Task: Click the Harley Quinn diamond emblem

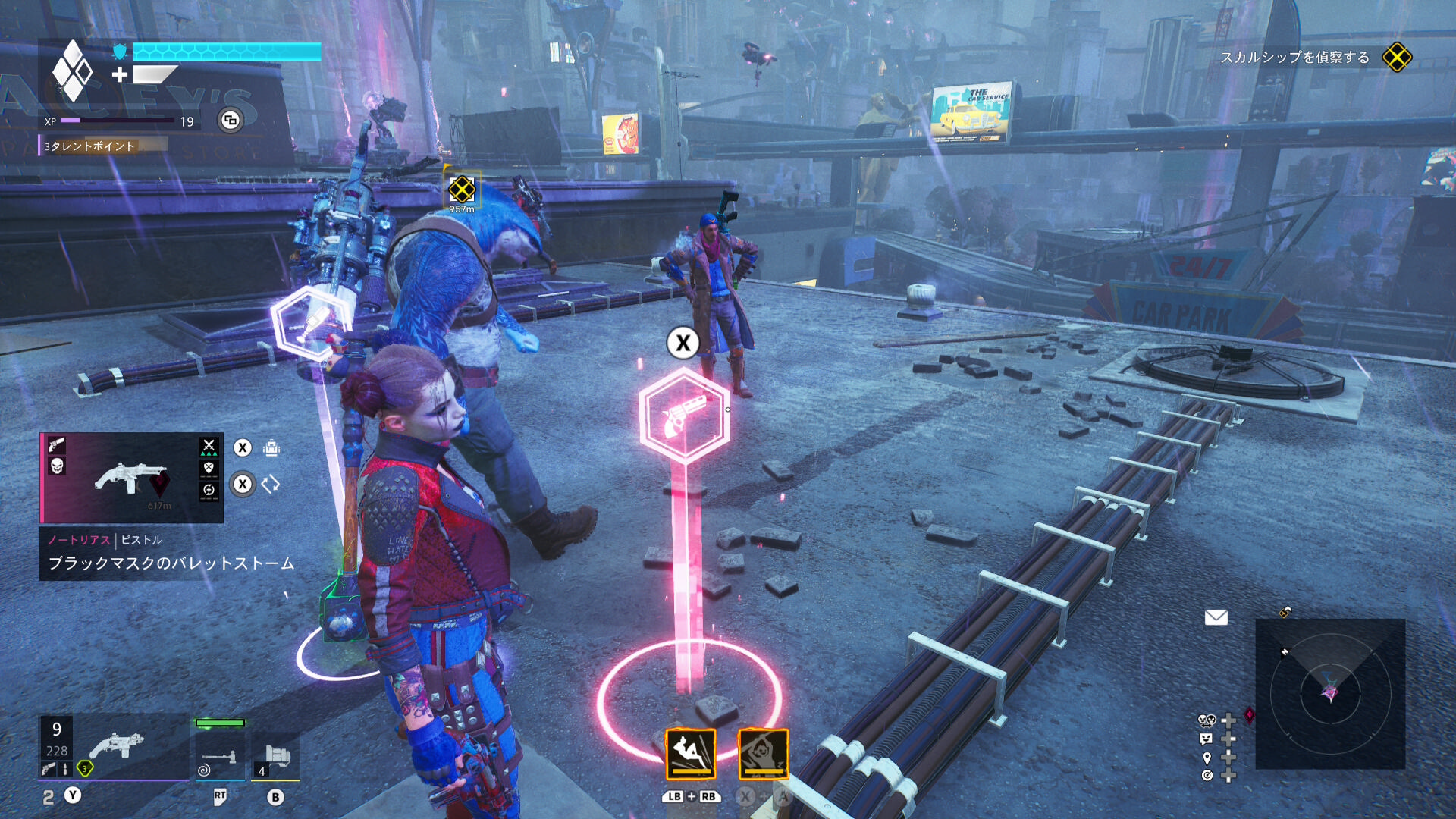Action: coord(72,71)
